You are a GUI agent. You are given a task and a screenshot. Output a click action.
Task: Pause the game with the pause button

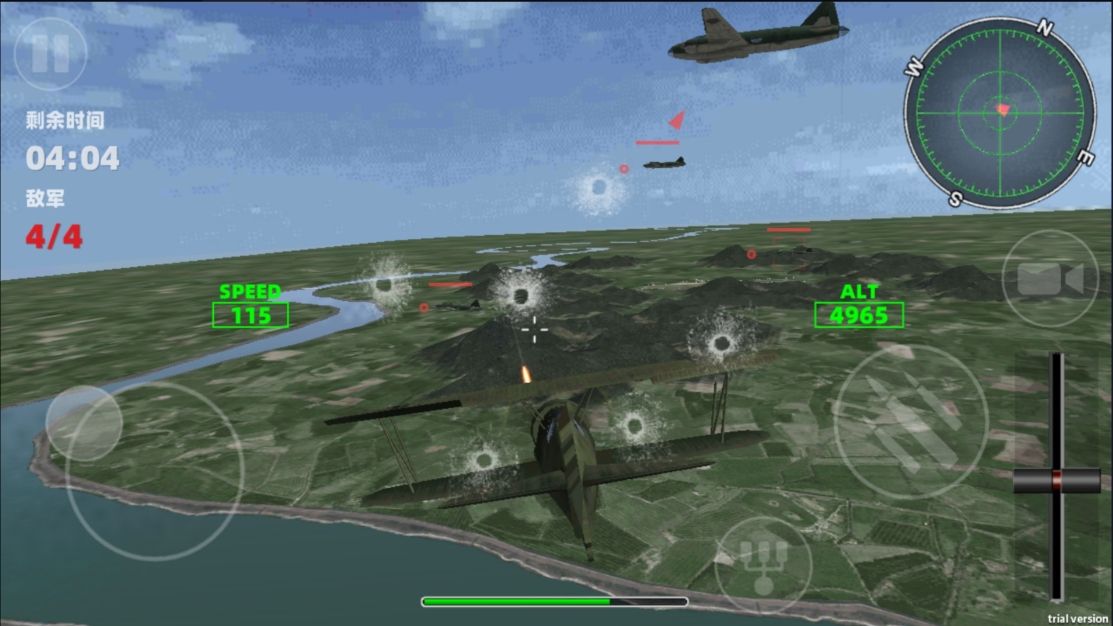point(50,53)
